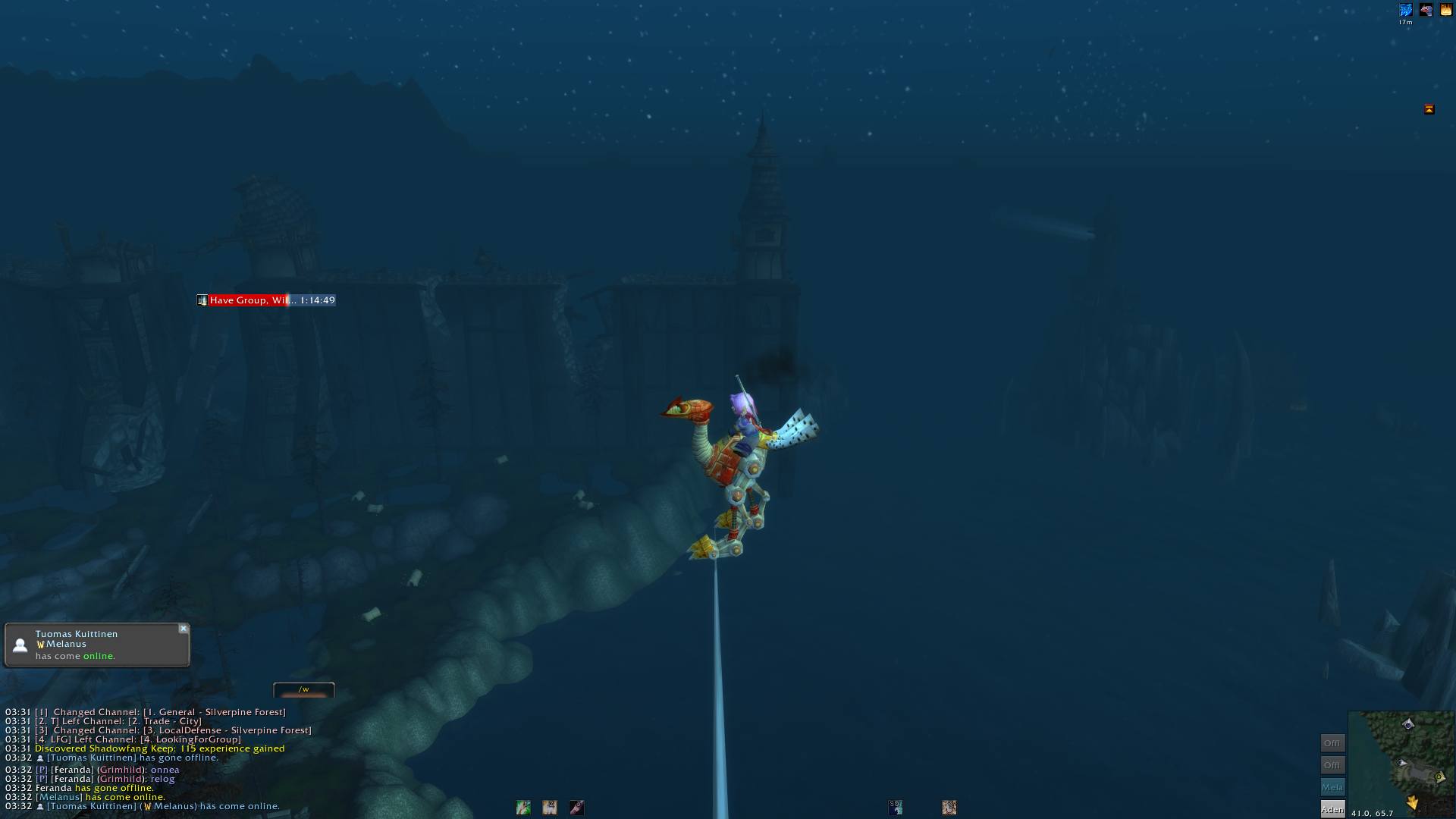This screenshot has width=1456, height=819.
Task: Open the Tuomas Kuittinen online notification
Action: point(97,645)
